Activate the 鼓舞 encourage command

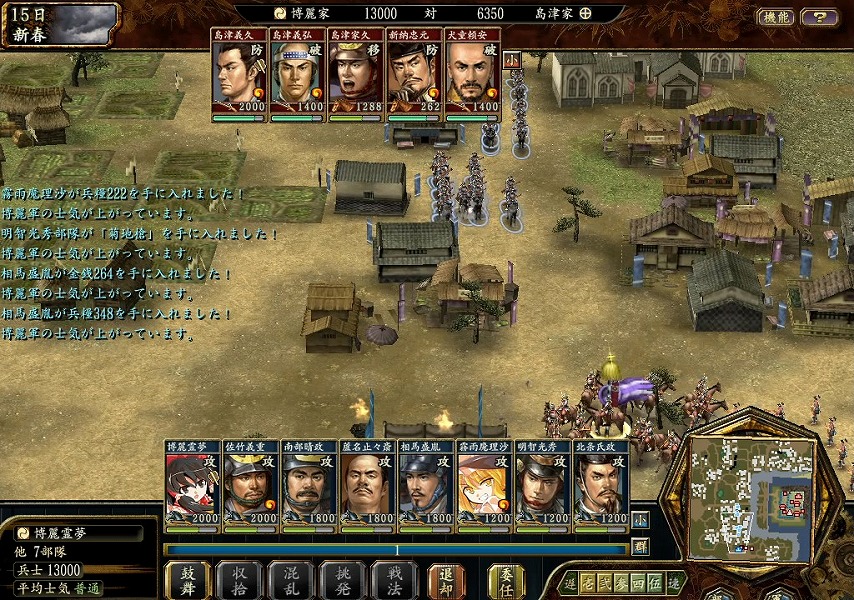point(187,580)
